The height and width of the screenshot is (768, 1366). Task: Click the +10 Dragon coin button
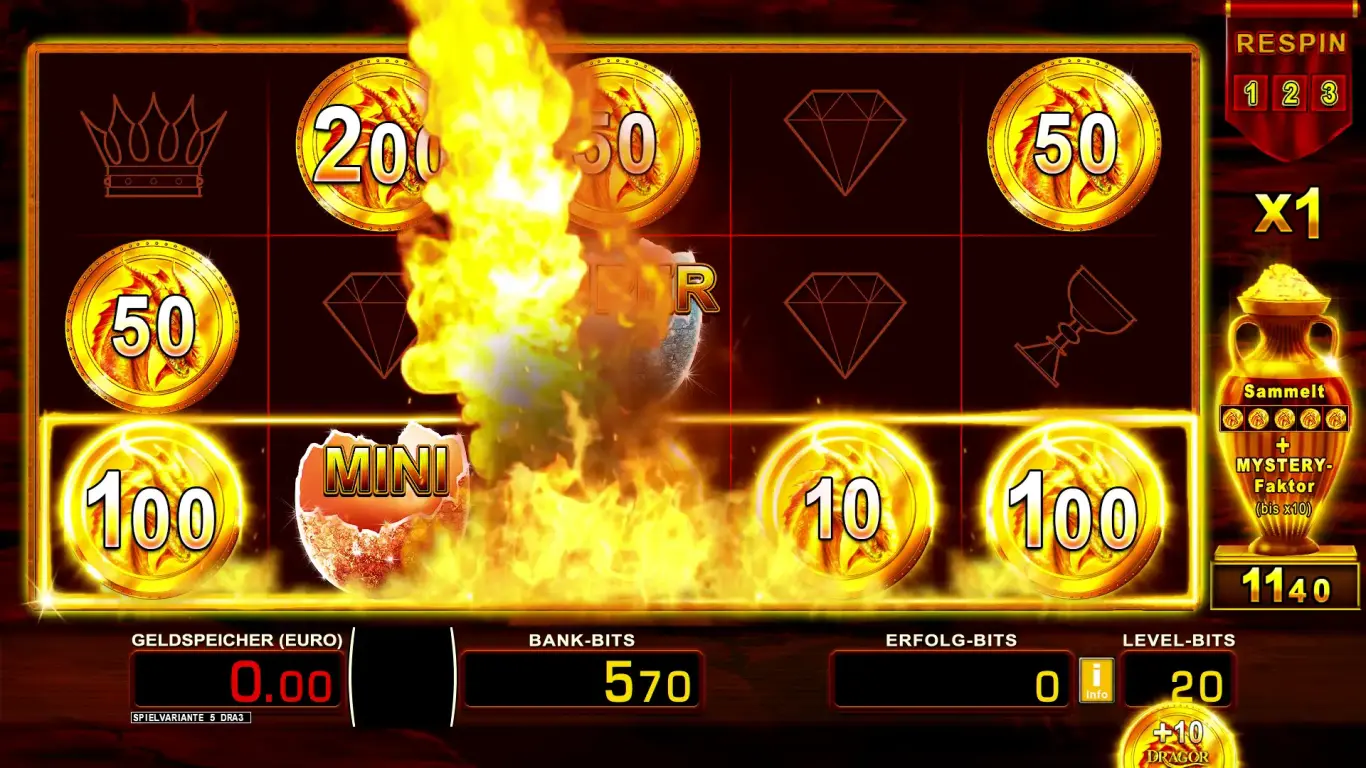point(1176,742)
